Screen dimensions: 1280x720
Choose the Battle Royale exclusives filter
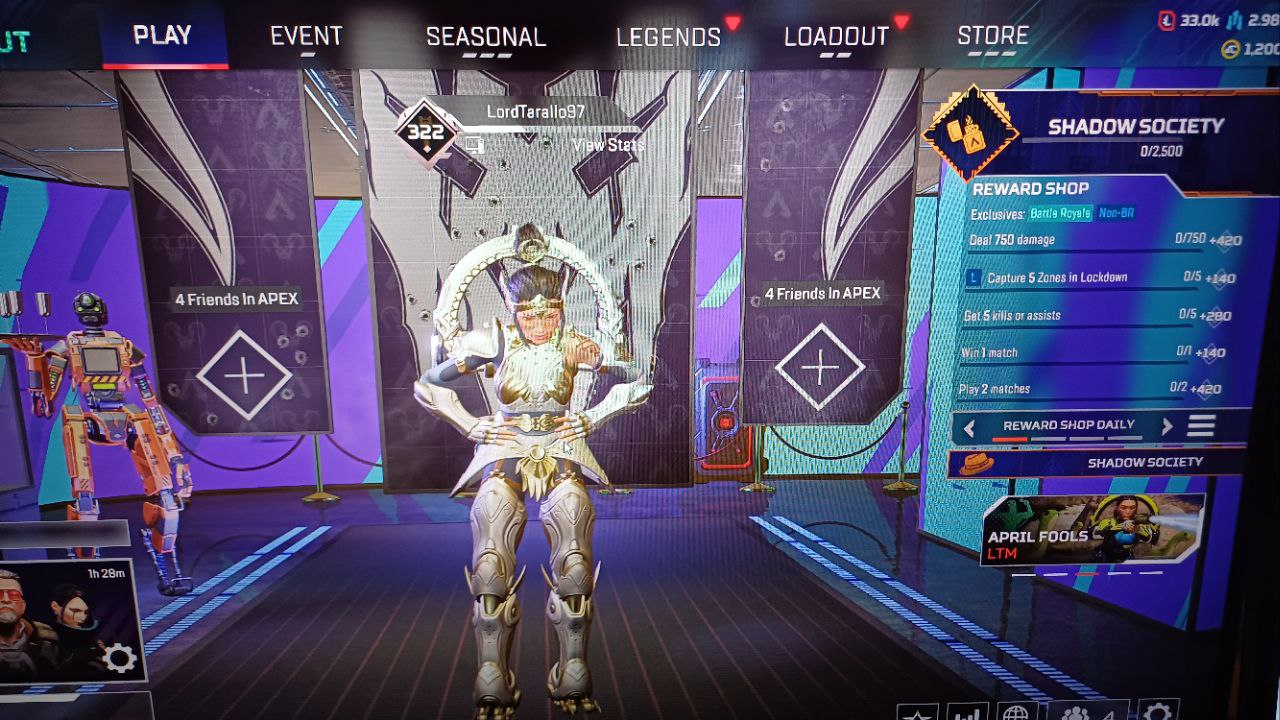pos(1061,214)
